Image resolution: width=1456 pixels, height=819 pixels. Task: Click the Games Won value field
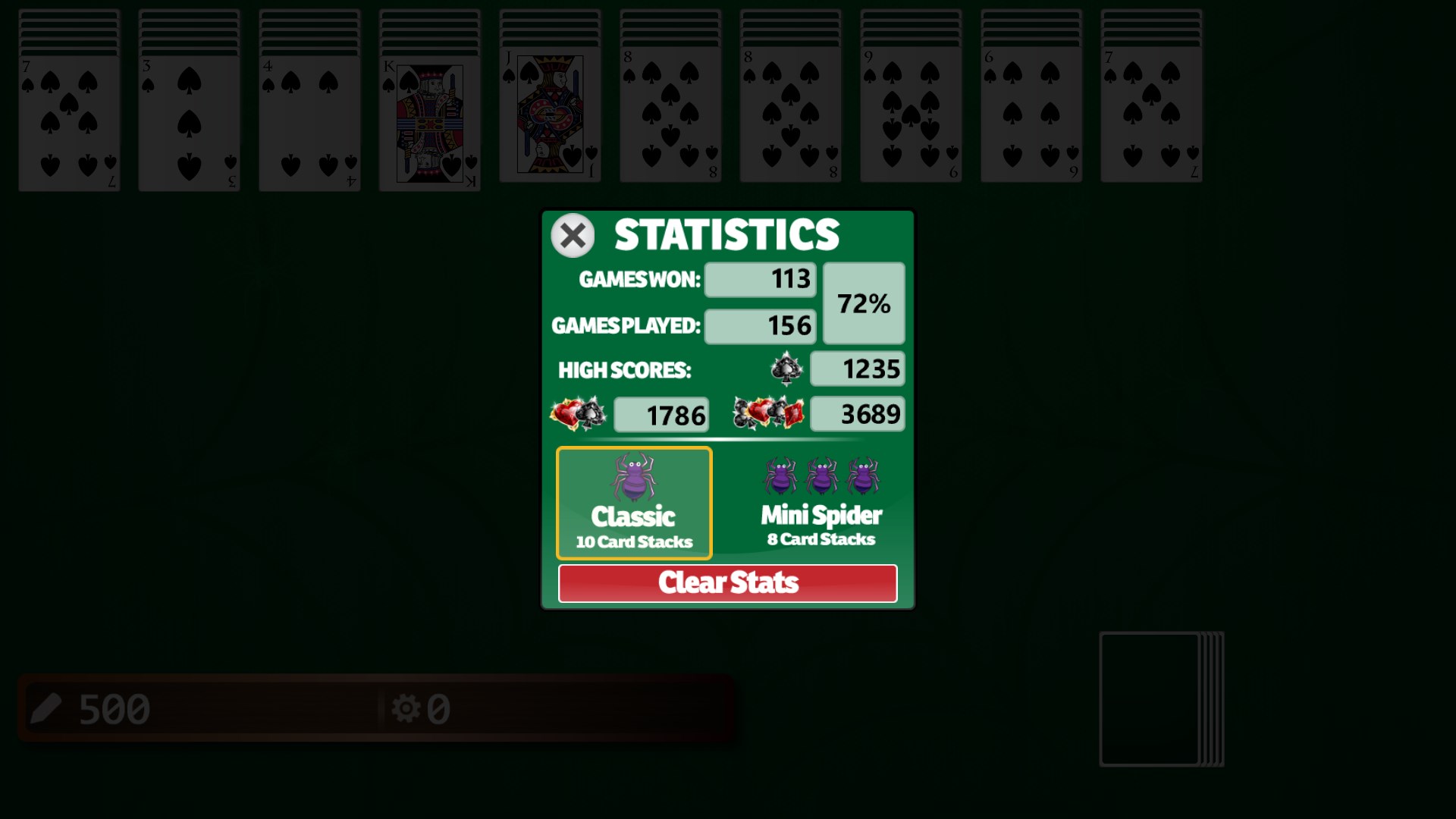(759, 279)
